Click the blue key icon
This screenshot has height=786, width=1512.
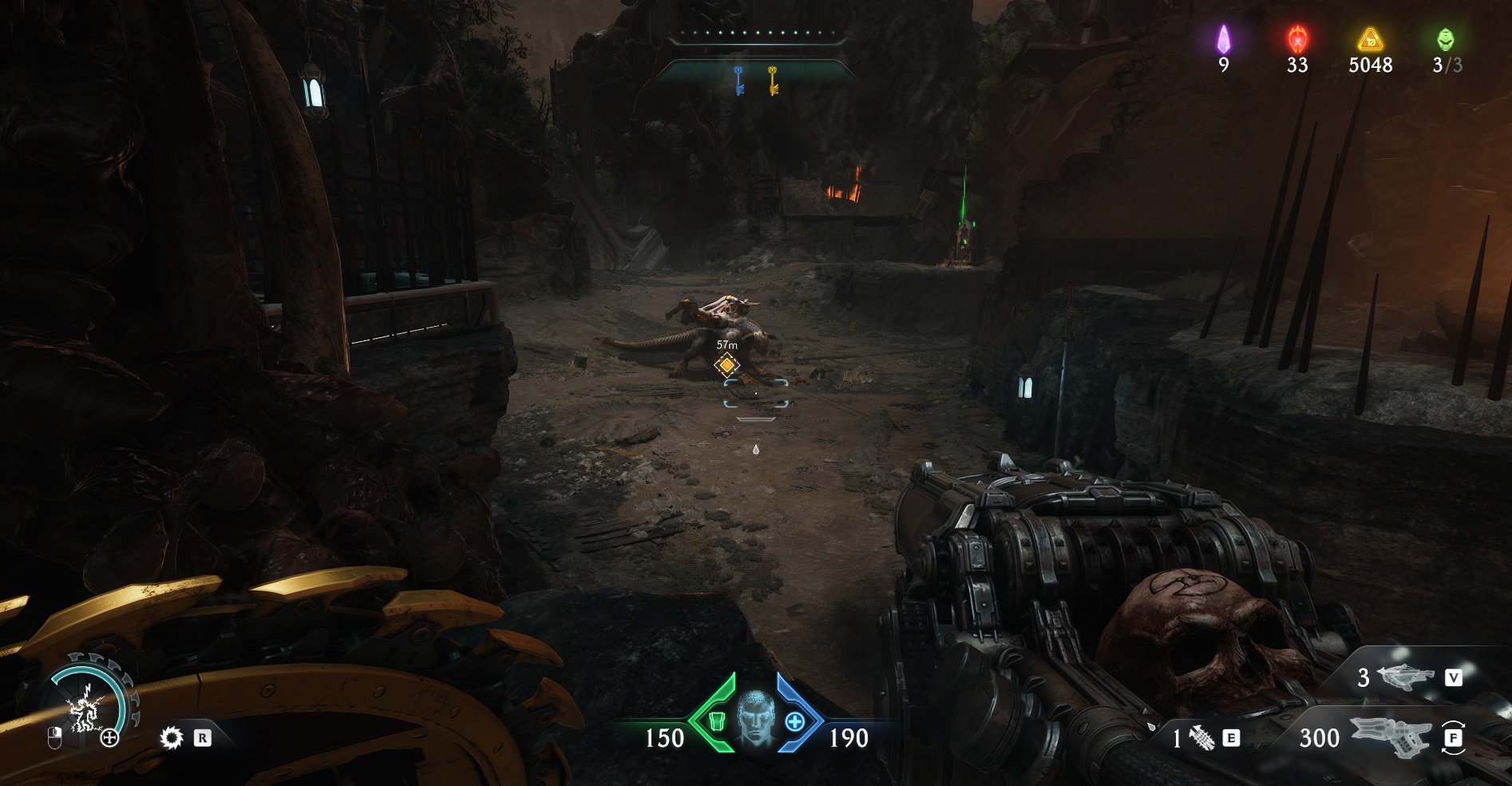pyautogui.click(x=738, y=81)
